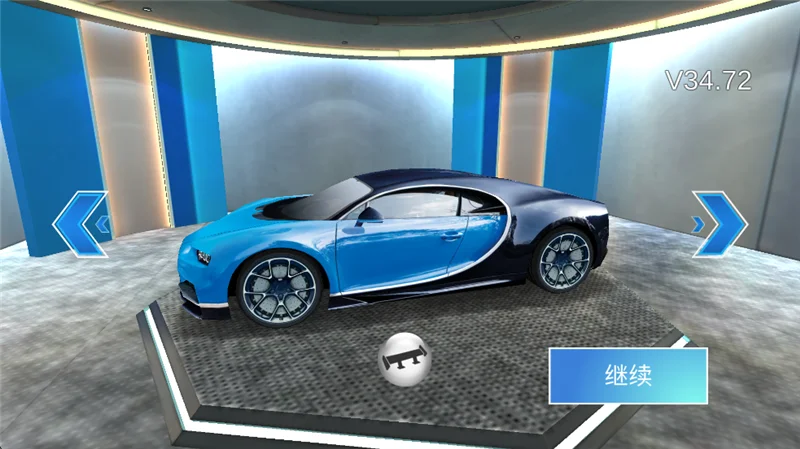The image size is (800, 449).
Task: Open the spoiler customization icon
Action: (404, 358)
